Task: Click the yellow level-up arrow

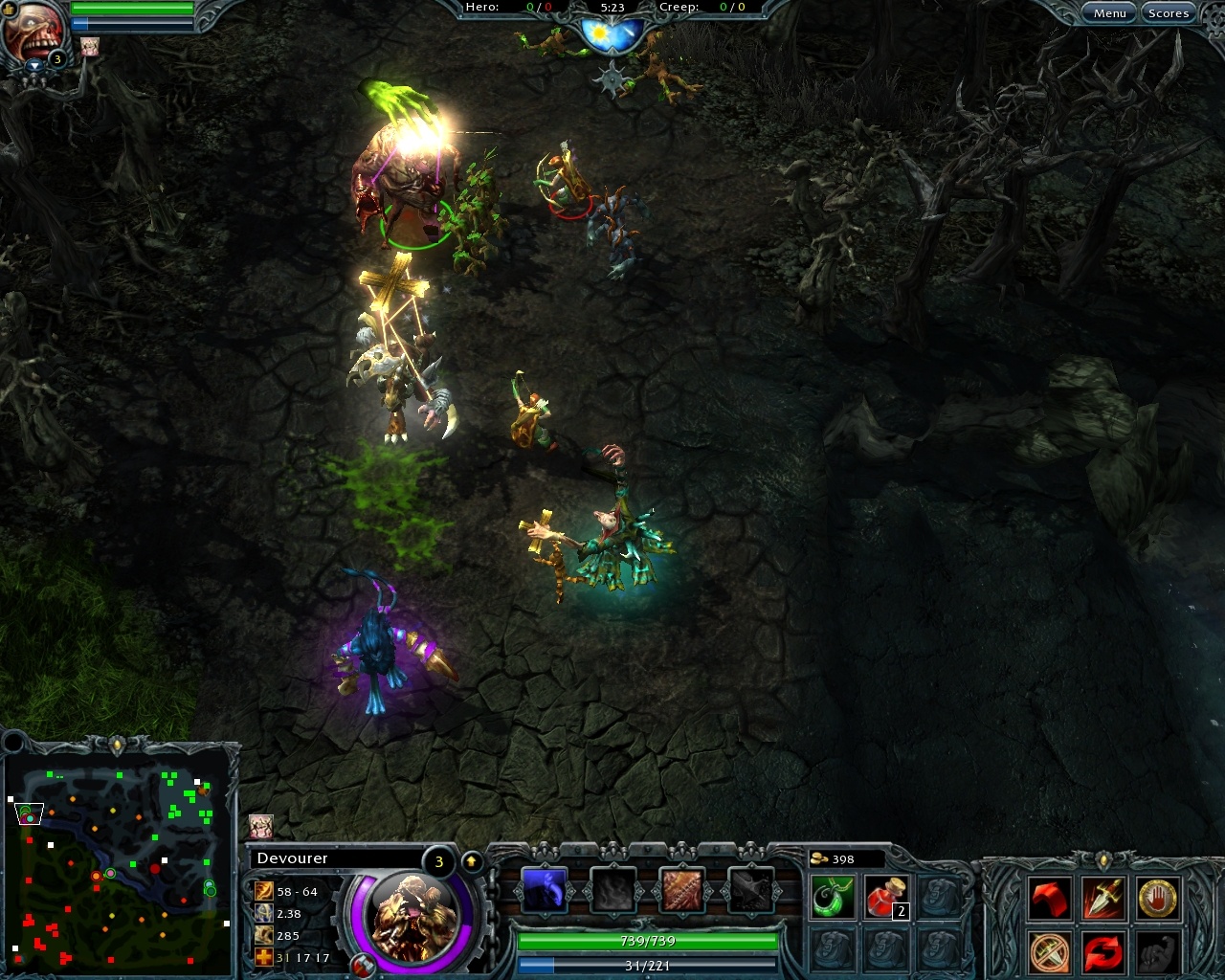Action: [473, 860]
